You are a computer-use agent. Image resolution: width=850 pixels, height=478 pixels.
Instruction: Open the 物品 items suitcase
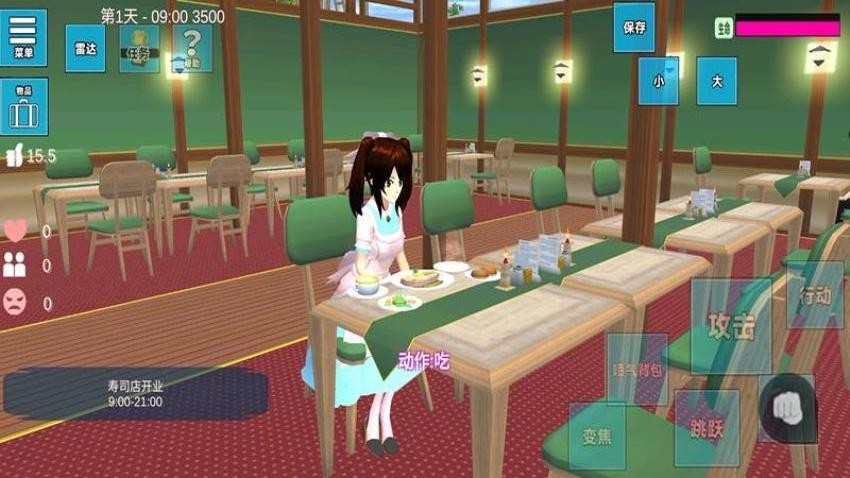pyautogui.click(x=23, y=107)
